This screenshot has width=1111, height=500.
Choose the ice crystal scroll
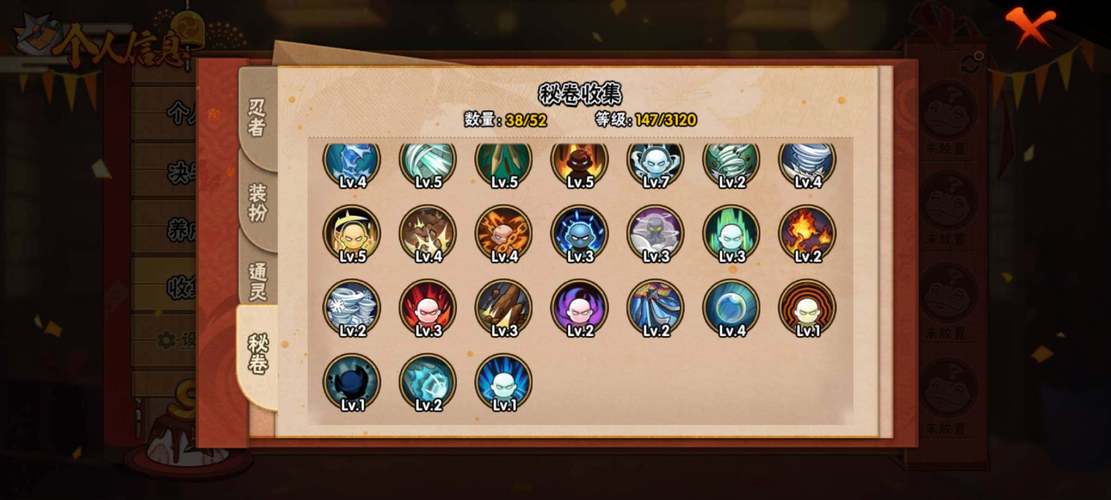[427, 381]
